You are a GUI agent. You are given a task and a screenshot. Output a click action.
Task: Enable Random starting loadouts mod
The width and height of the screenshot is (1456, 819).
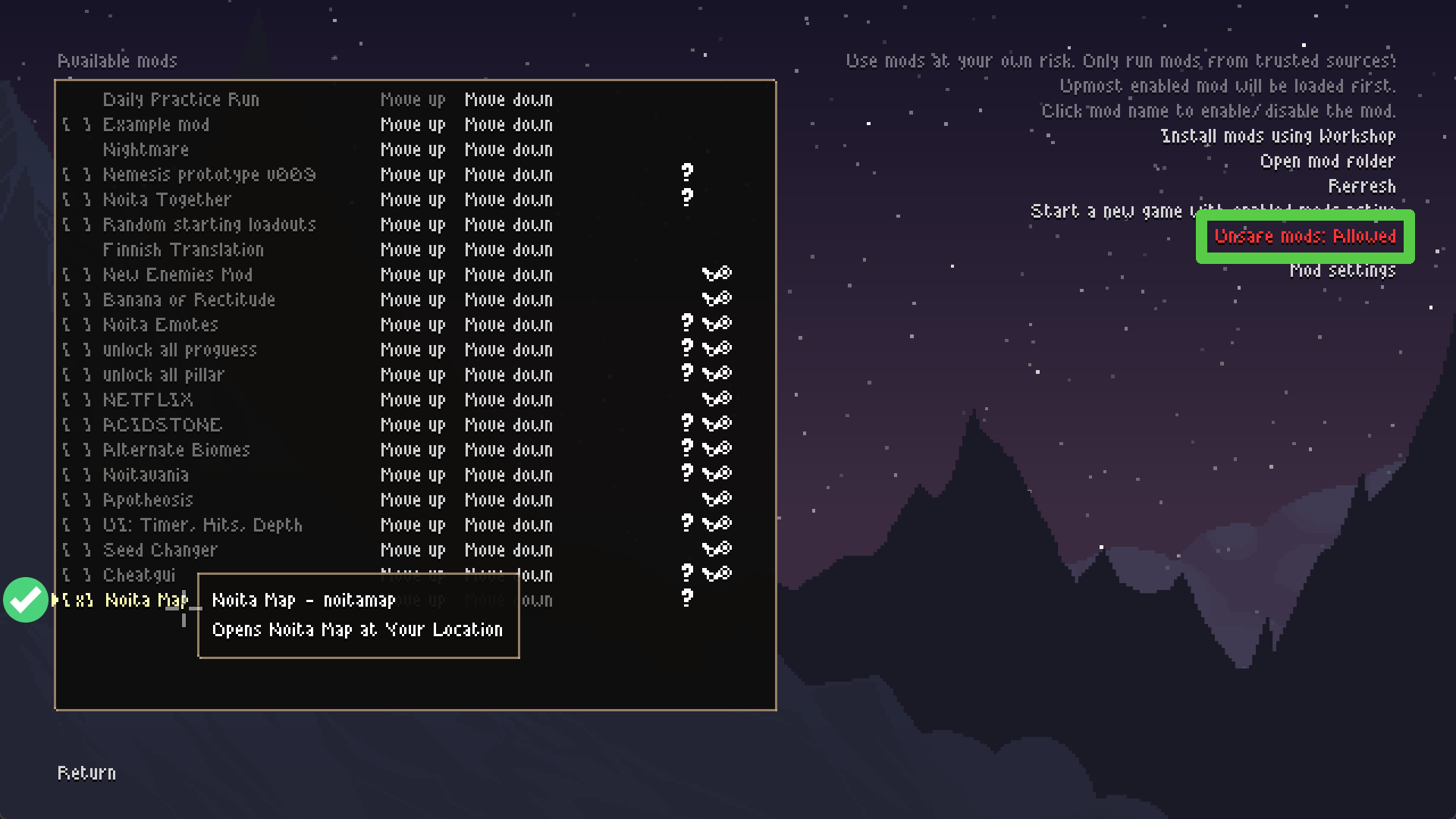coord(209,225)
